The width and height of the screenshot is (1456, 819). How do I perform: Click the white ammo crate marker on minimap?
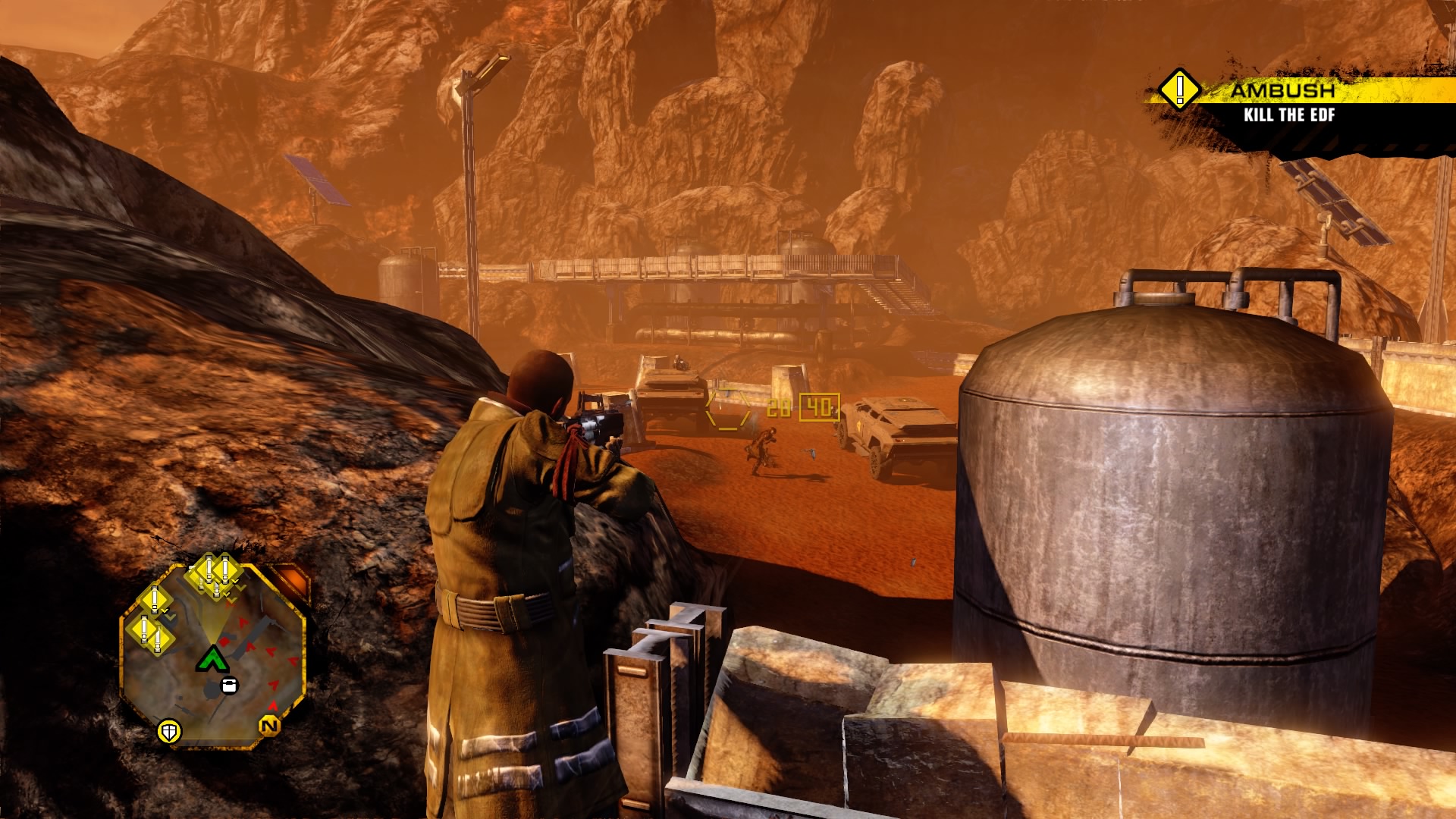tap(228, 686)
